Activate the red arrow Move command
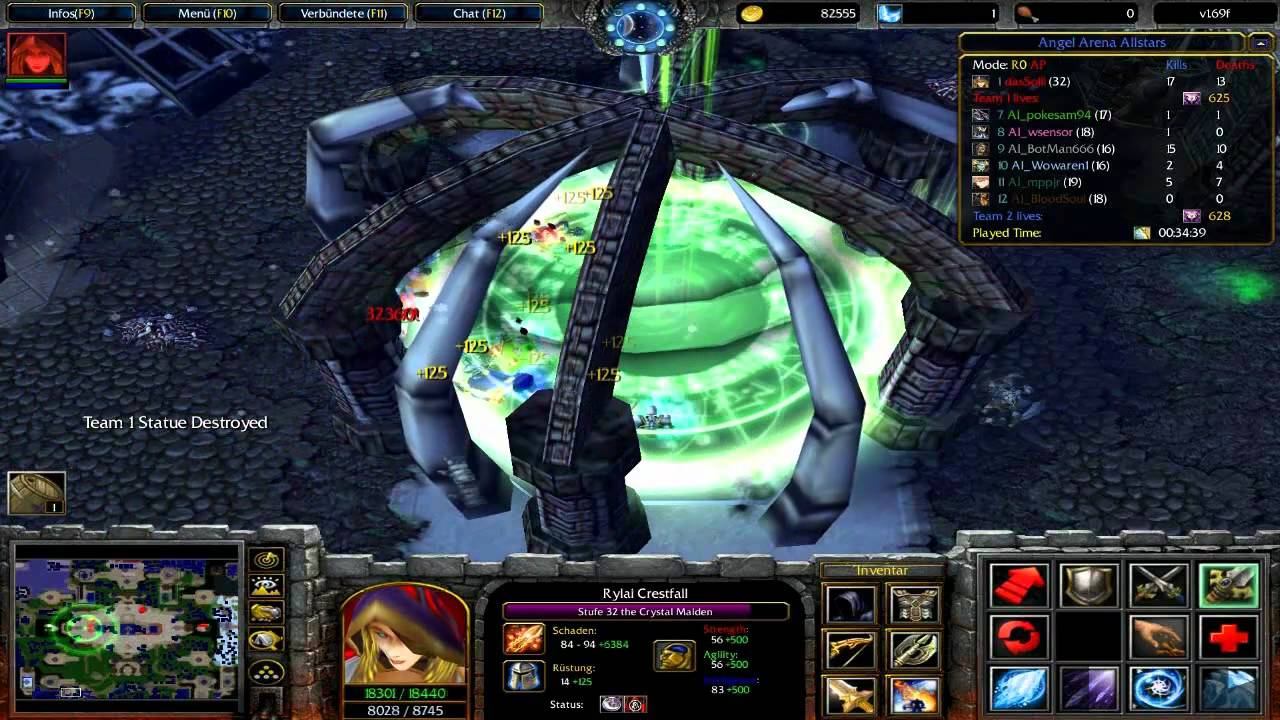 click(1019, 586)
